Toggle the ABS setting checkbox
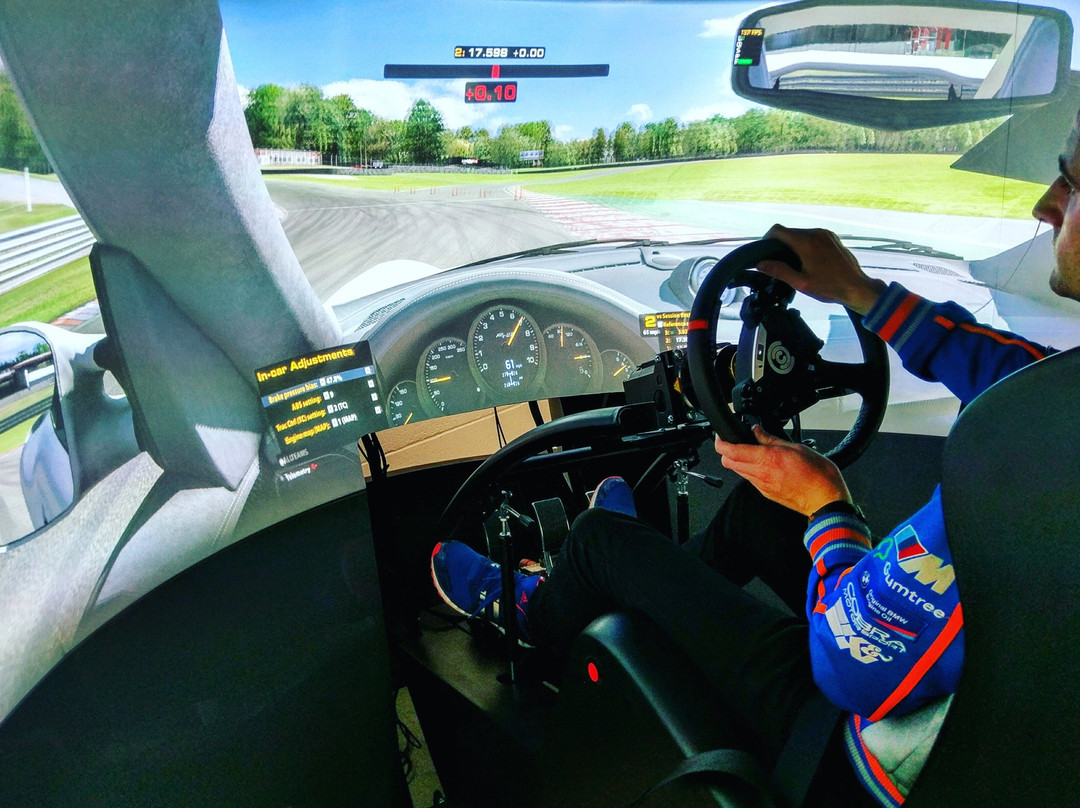The height and width of the screenshot is (808, 1080). [x=326, y=398]
